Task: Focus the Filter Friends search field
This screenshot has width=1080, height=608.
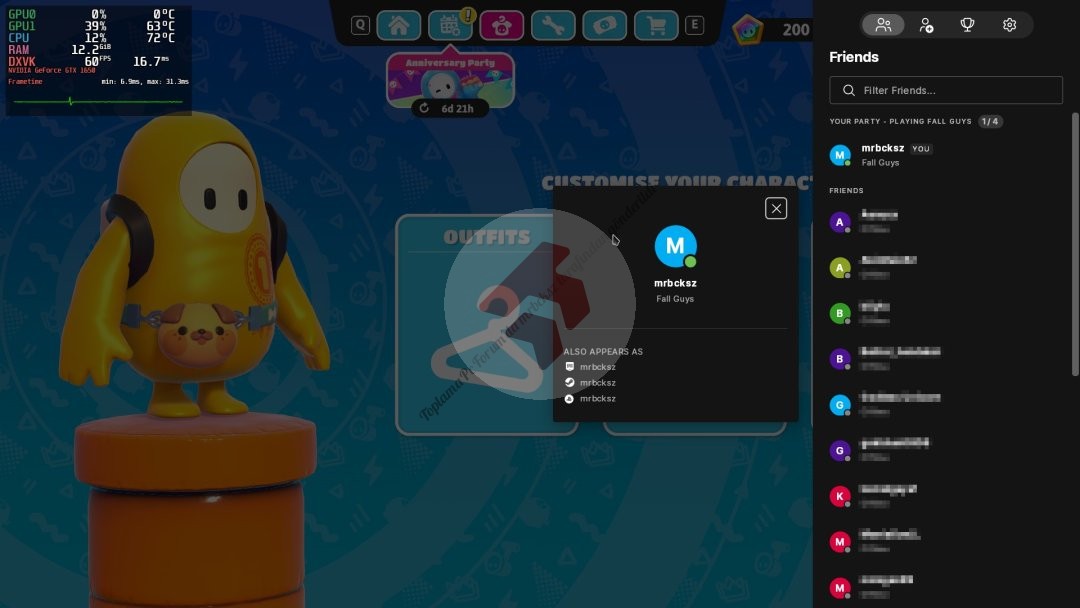Action: (x=946, y=90)
